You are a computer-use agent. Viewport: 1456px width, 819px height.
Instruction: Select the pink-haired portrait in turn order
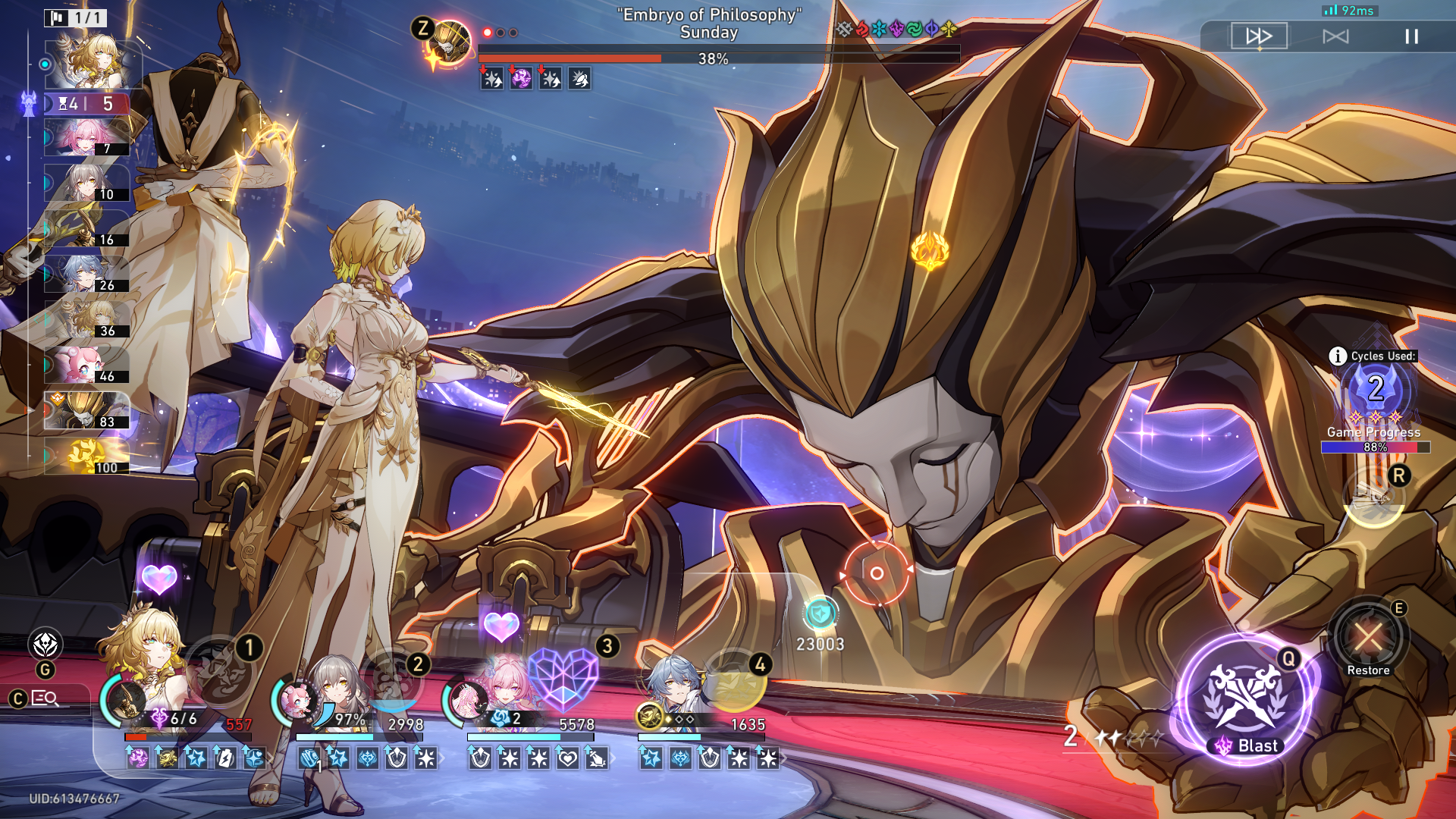coord(86,138)
